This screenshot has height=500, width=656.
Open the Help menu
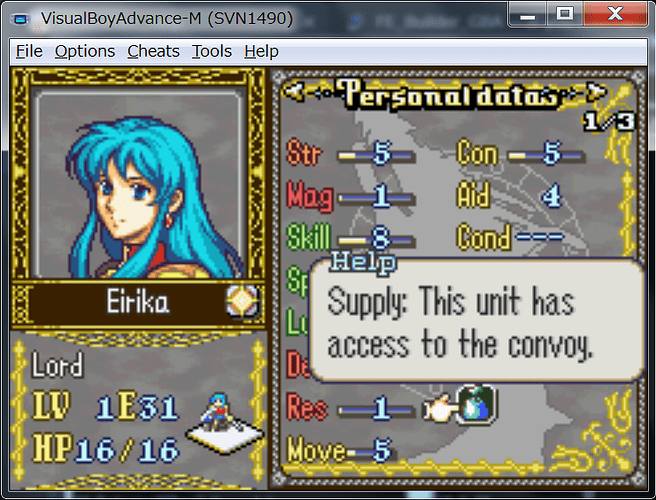[261, 51]
